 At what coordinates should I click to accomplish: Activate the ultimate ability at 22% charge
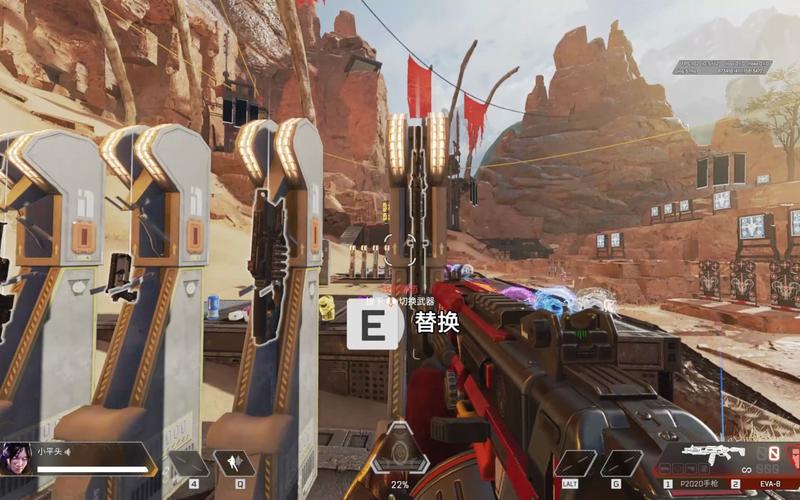(400, 450)
